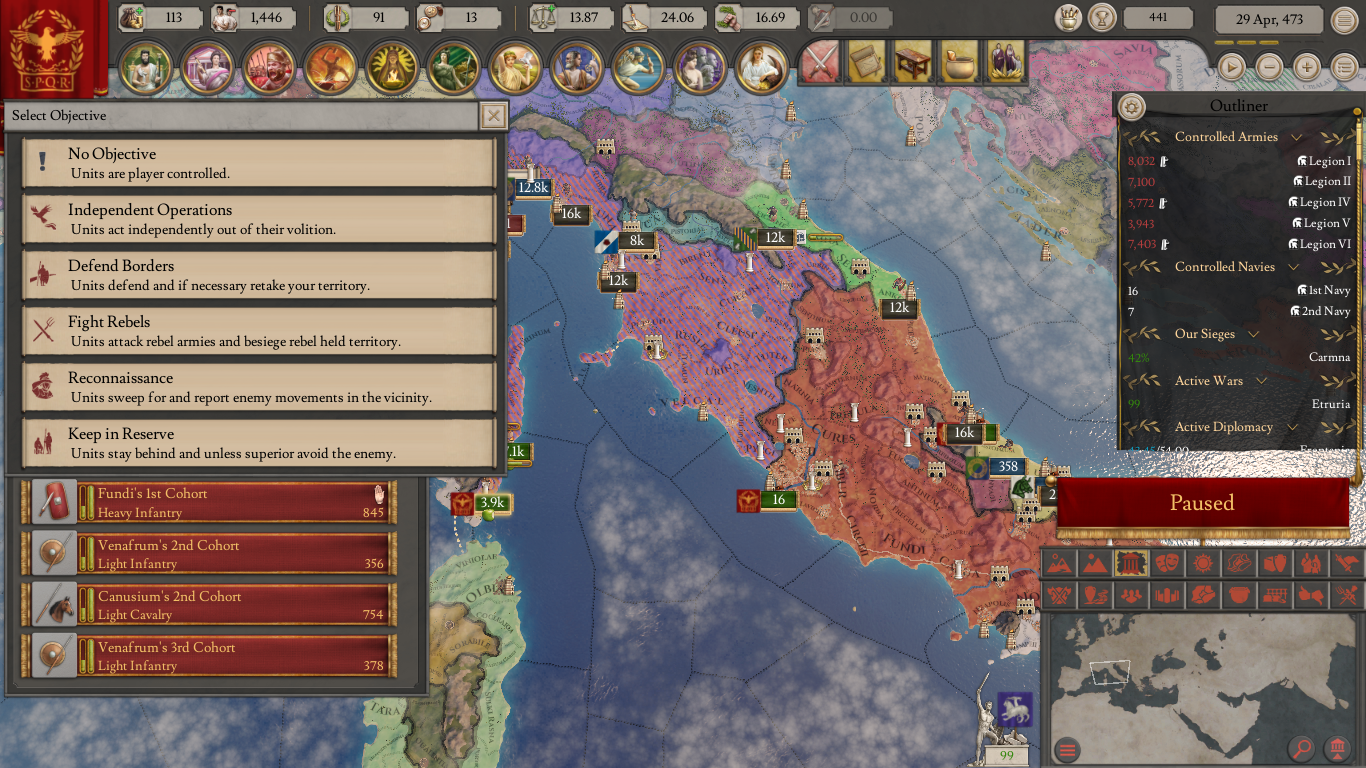Increase game speed with the plus button
Screen dimensions: 1366x768
coord(1308,67)
